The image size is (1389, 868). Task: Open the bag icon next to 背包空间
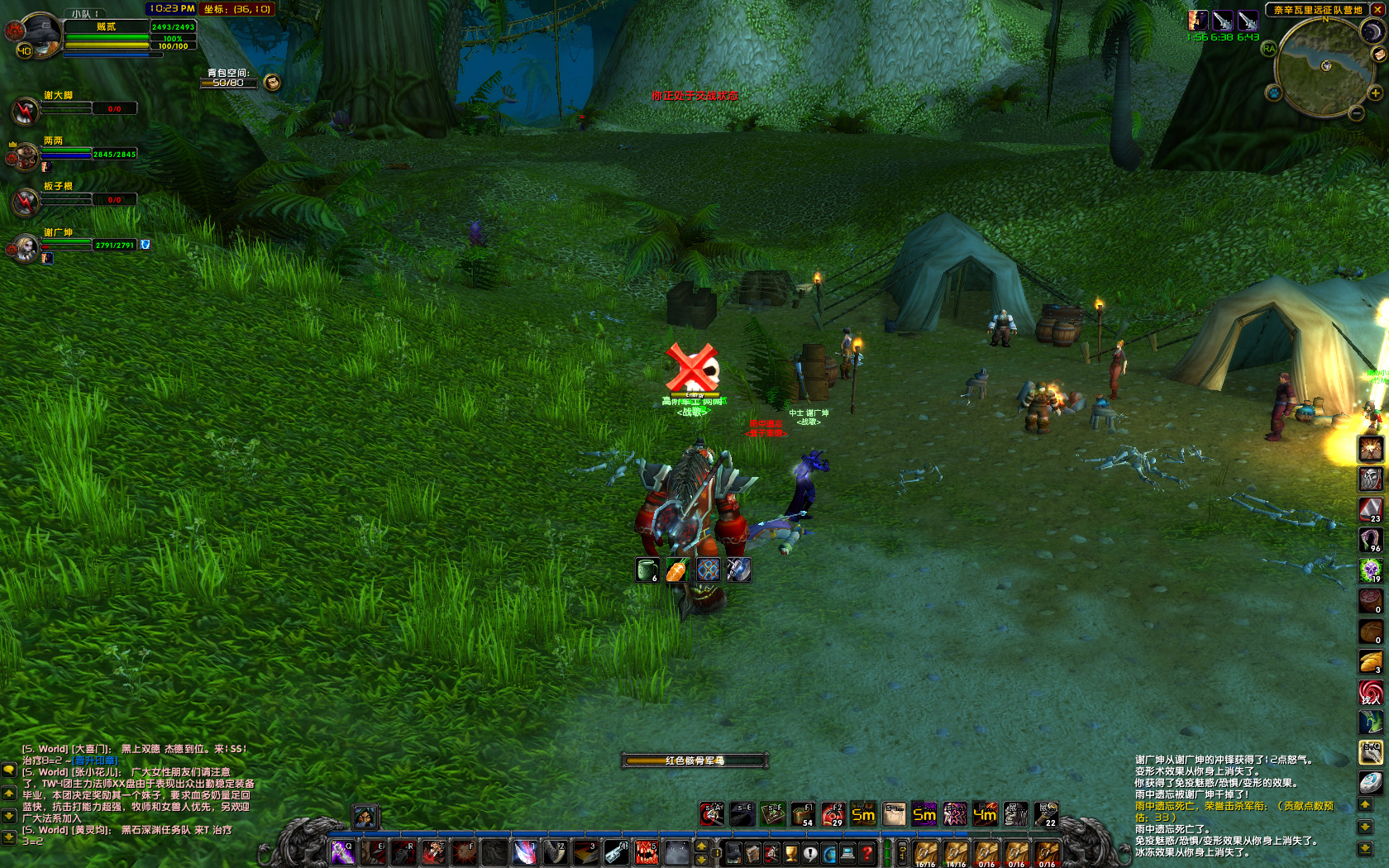[x=272, y=82]
